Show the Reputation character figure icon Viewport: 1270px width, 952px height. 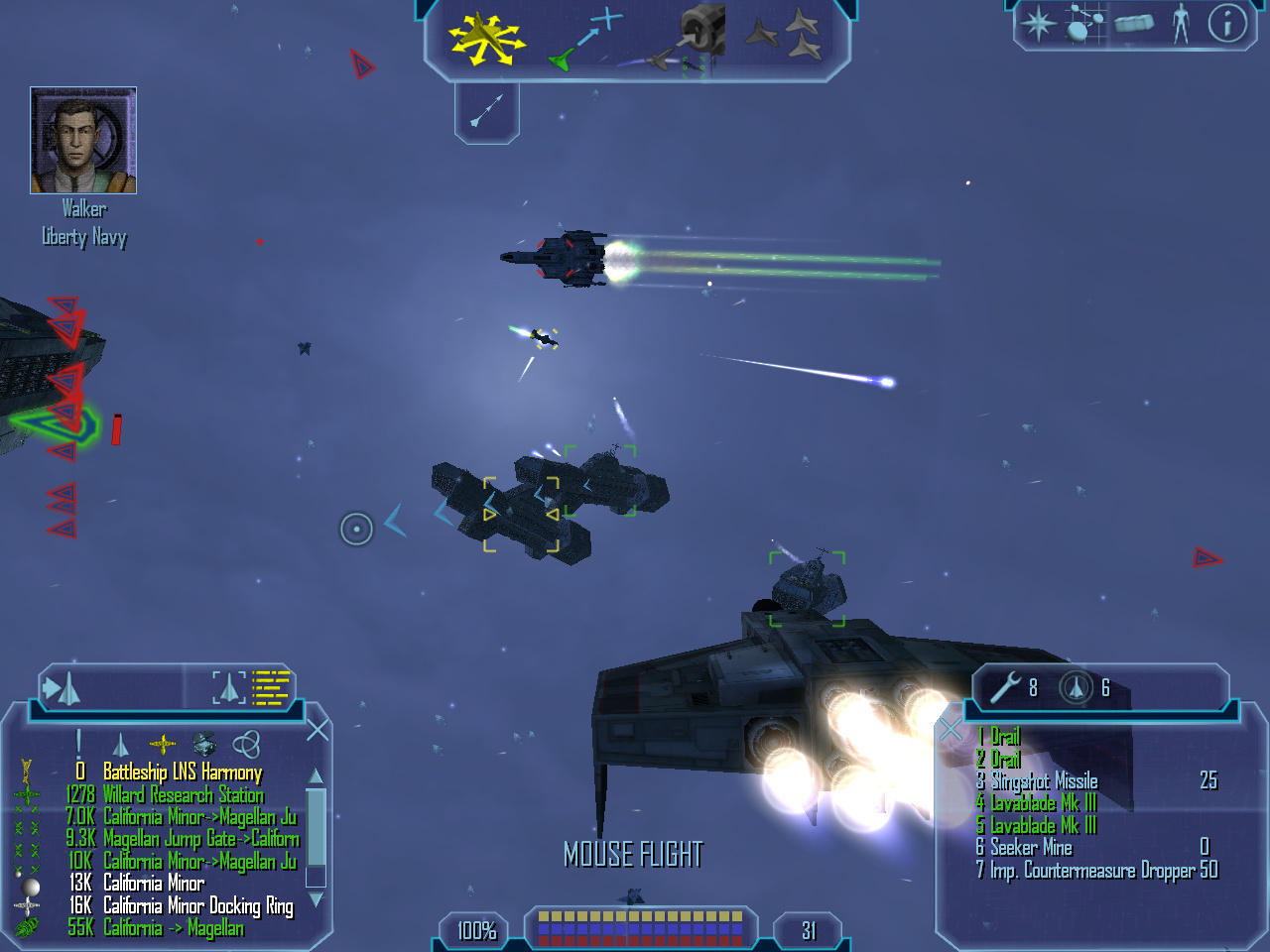click(x=1180, y=23)
